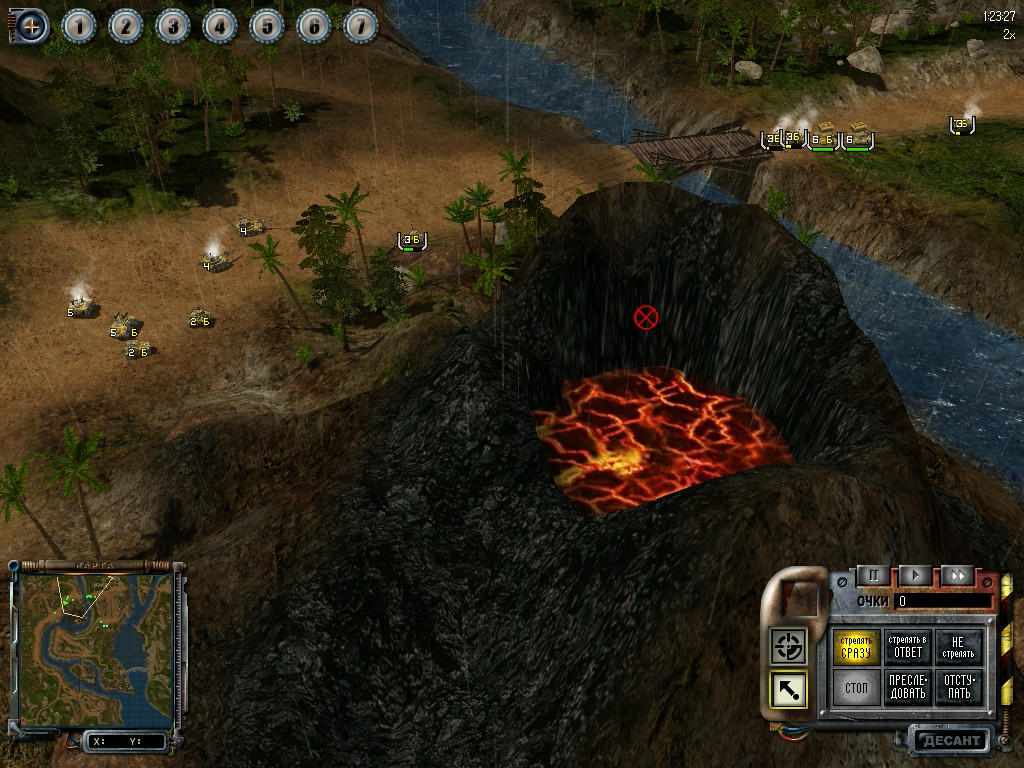Activate control group 6

[x=314, y=26]
